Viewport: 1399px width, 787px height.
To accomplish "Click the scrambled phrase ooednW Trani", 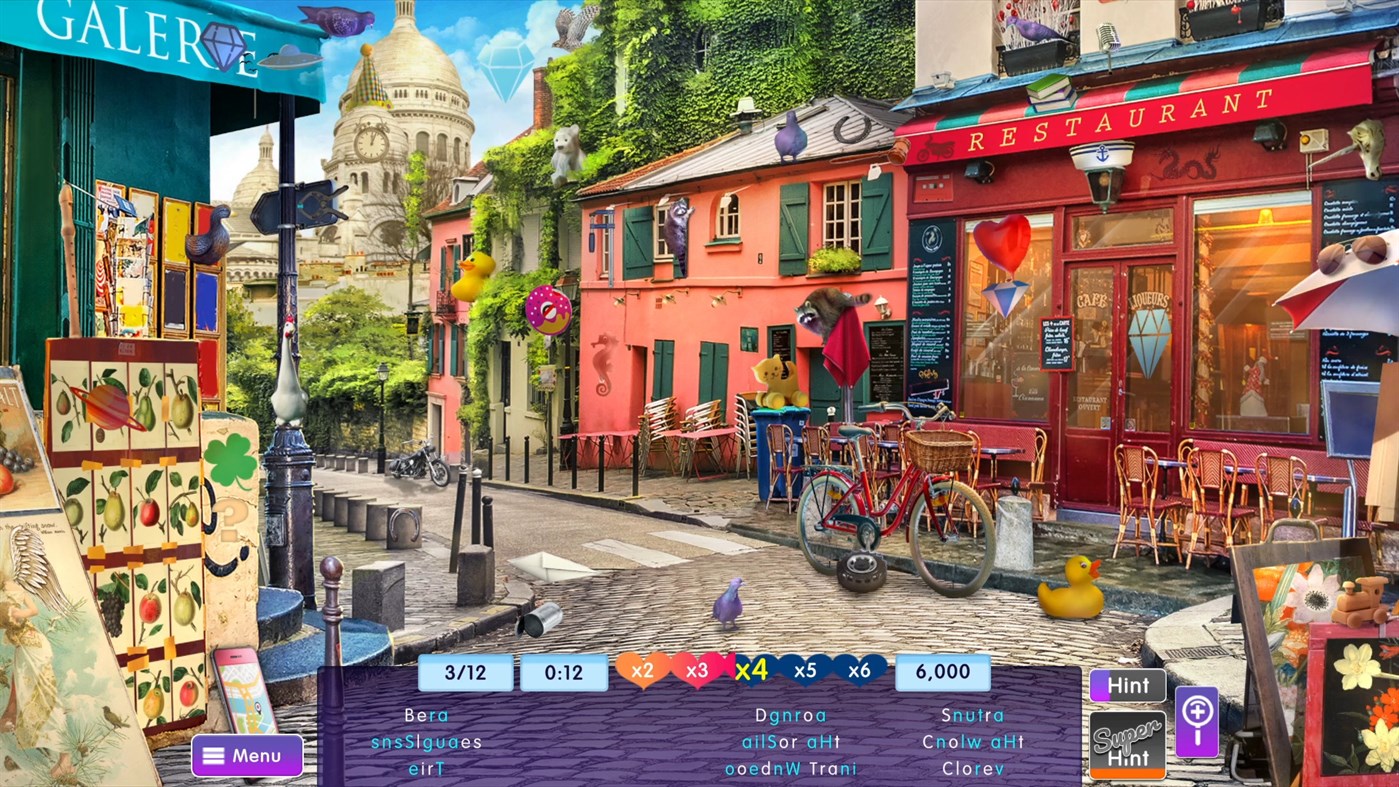I will point(789,768).
